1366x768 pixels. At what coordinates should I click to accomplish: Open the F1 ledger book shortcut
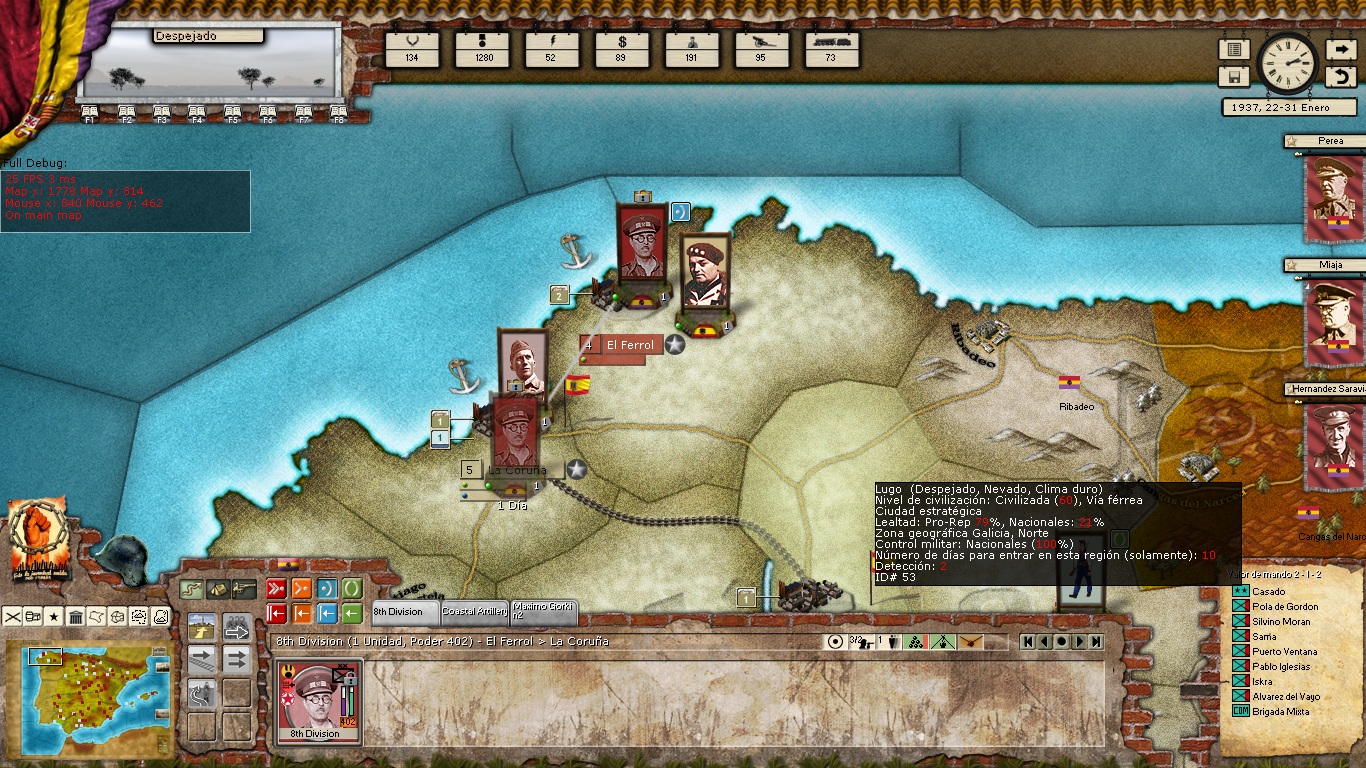click(x=89, y=113)
